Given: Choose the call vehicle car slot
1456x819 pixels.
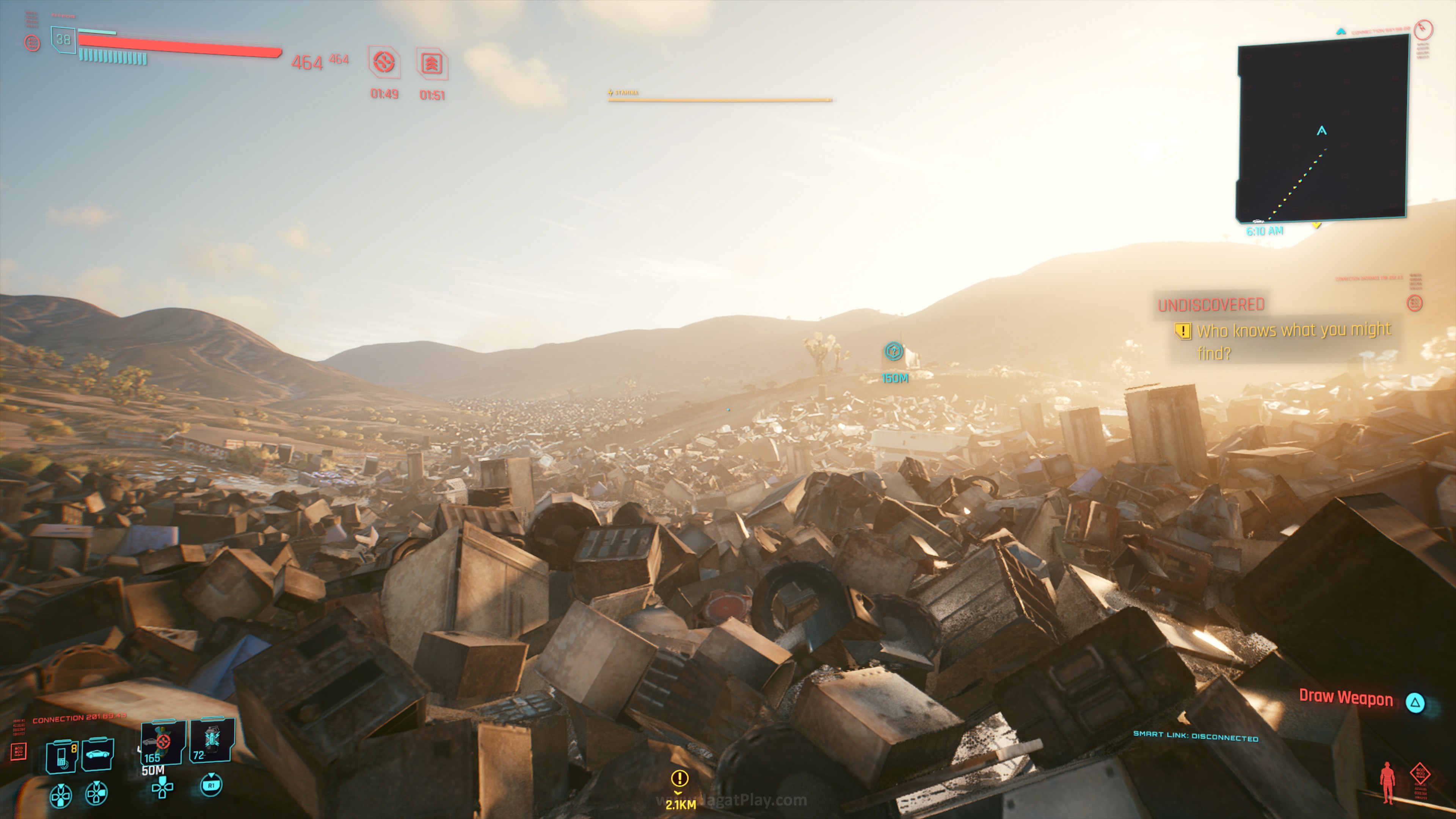Looking at the screenshot, I should click(98, 754).
